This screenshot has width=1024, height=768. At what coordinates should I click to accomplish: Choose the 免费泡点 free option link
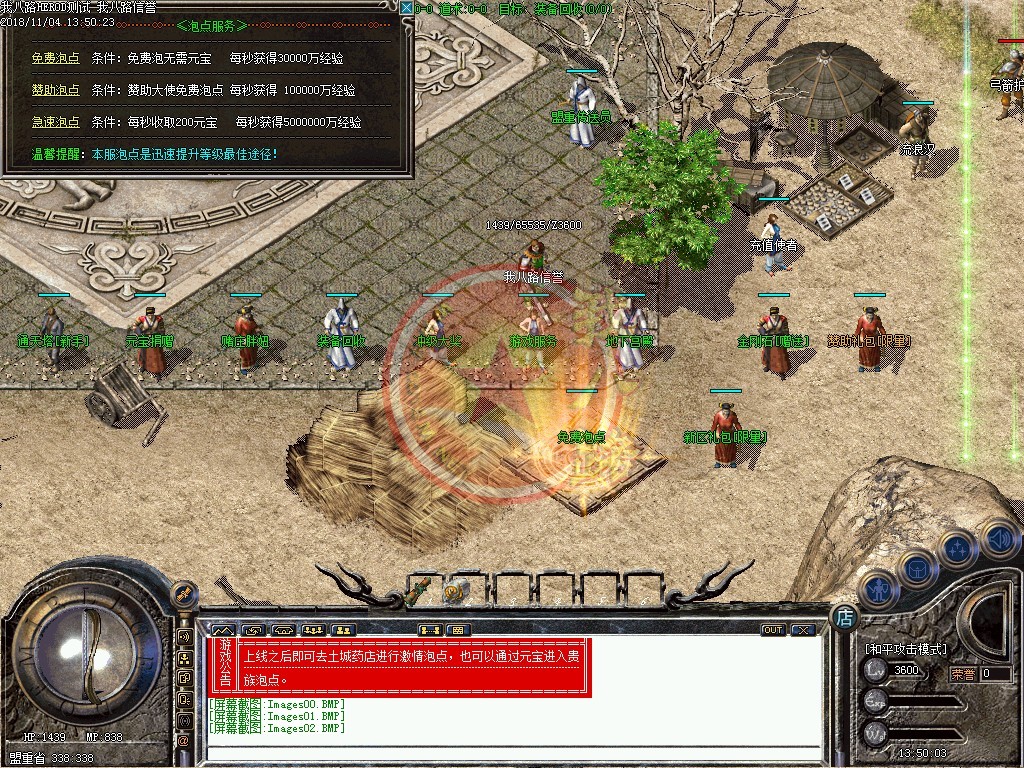[x=55, y=58]
